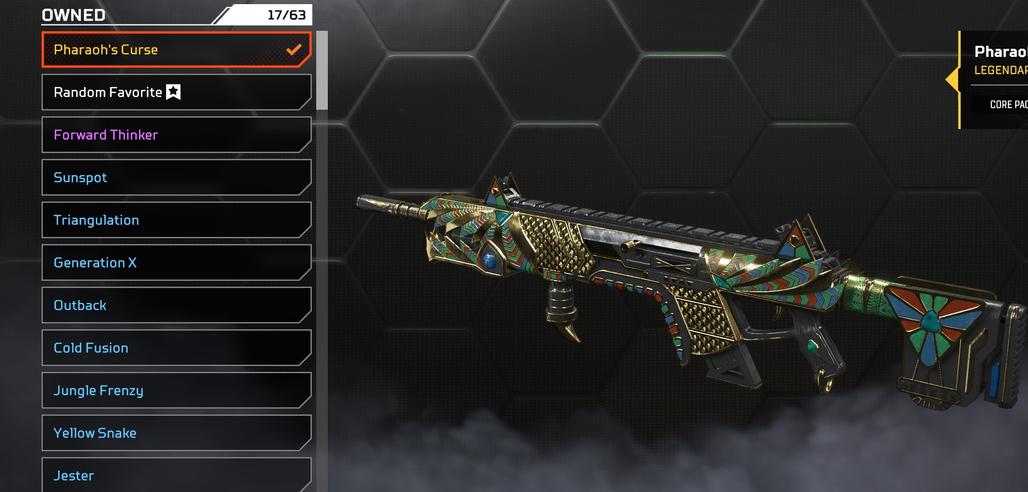
Task: Select the Pharaoh's Curse skin
Action: (x=176, y=49)
